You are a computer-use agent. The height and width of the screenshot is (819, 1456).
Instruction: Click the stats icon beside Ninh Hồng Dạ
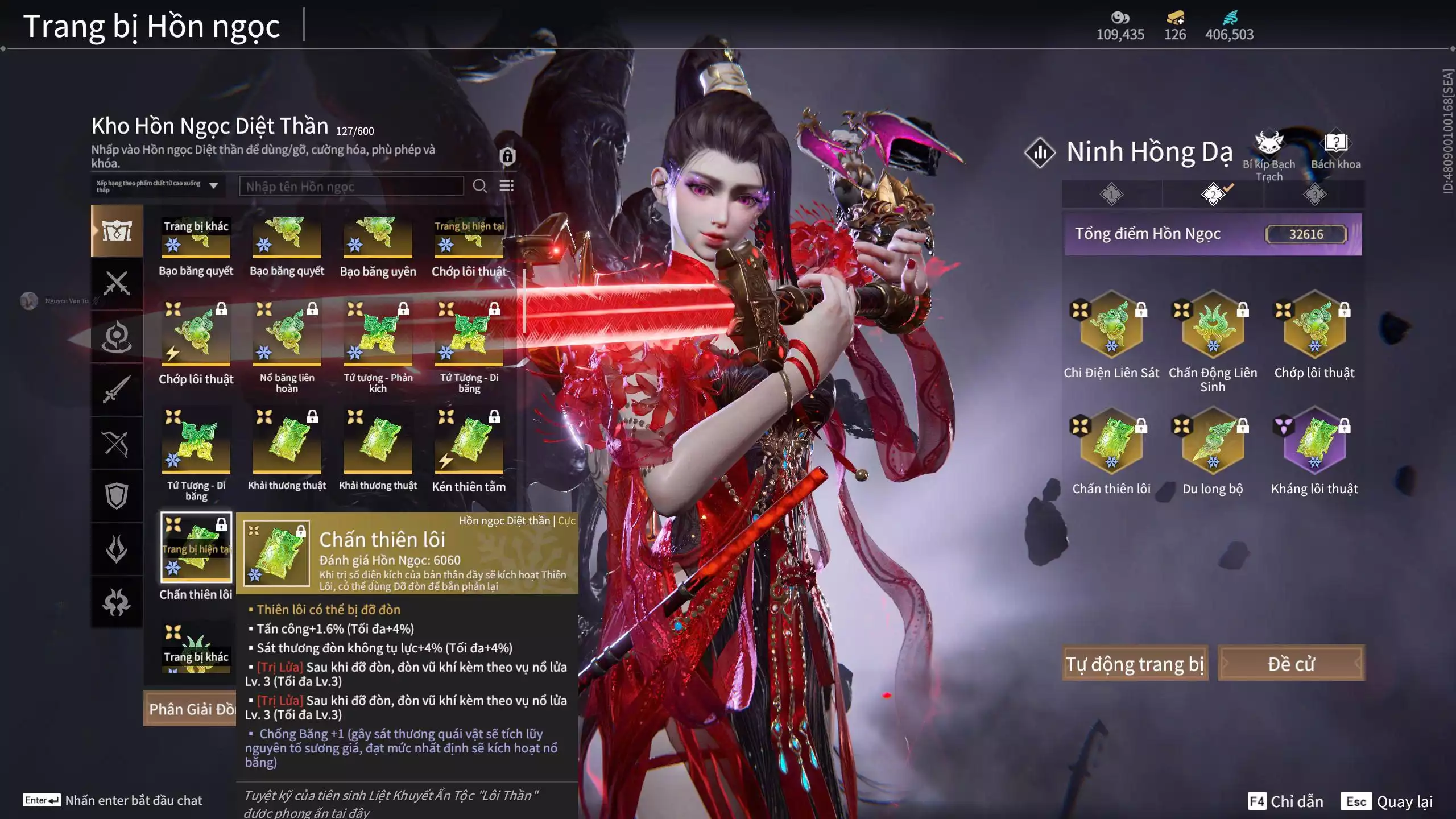coord(1040,152)
